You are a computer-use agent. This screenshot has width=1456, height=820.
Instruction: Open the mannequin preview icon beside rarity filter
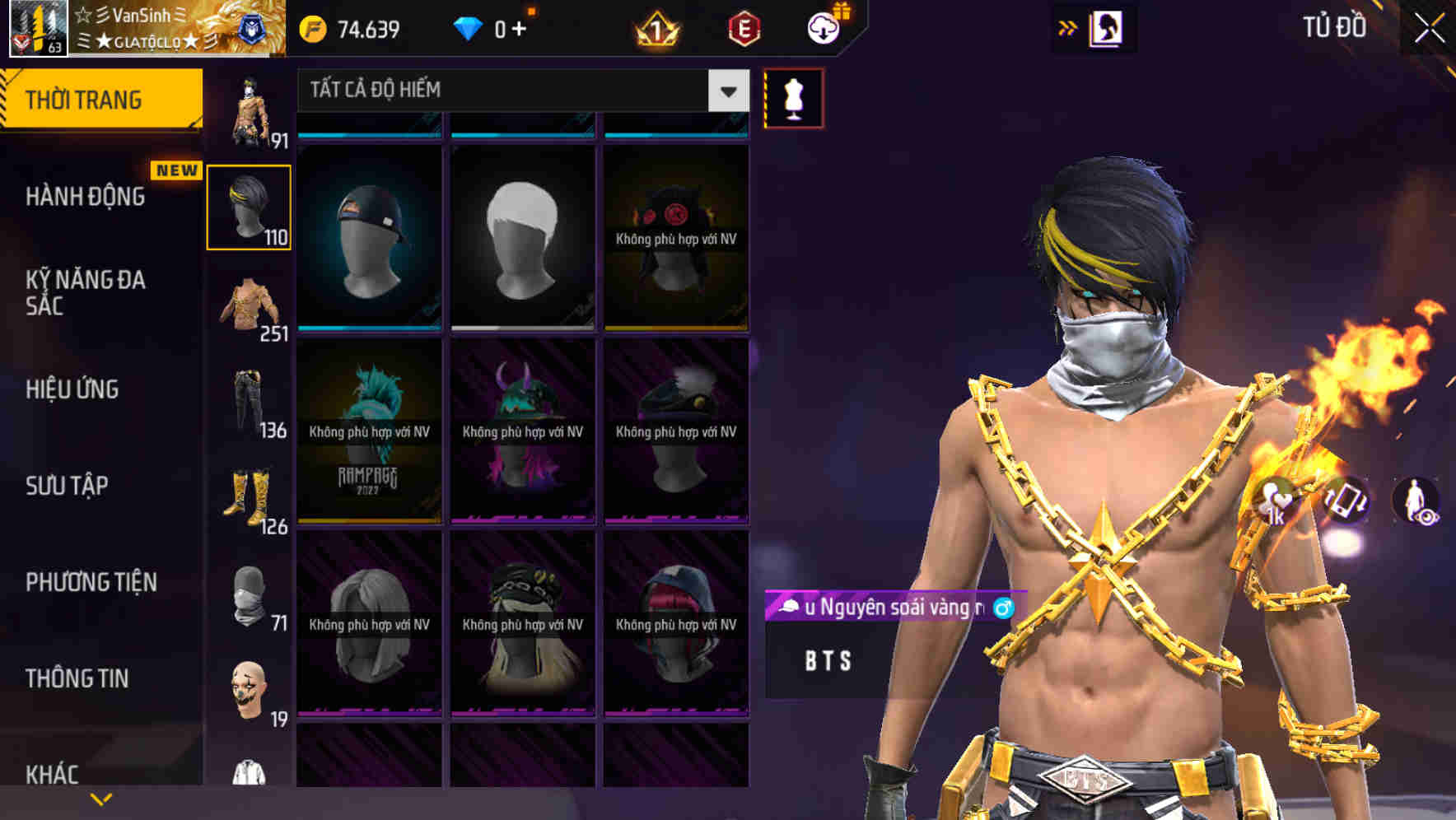(x=792, y=97)
